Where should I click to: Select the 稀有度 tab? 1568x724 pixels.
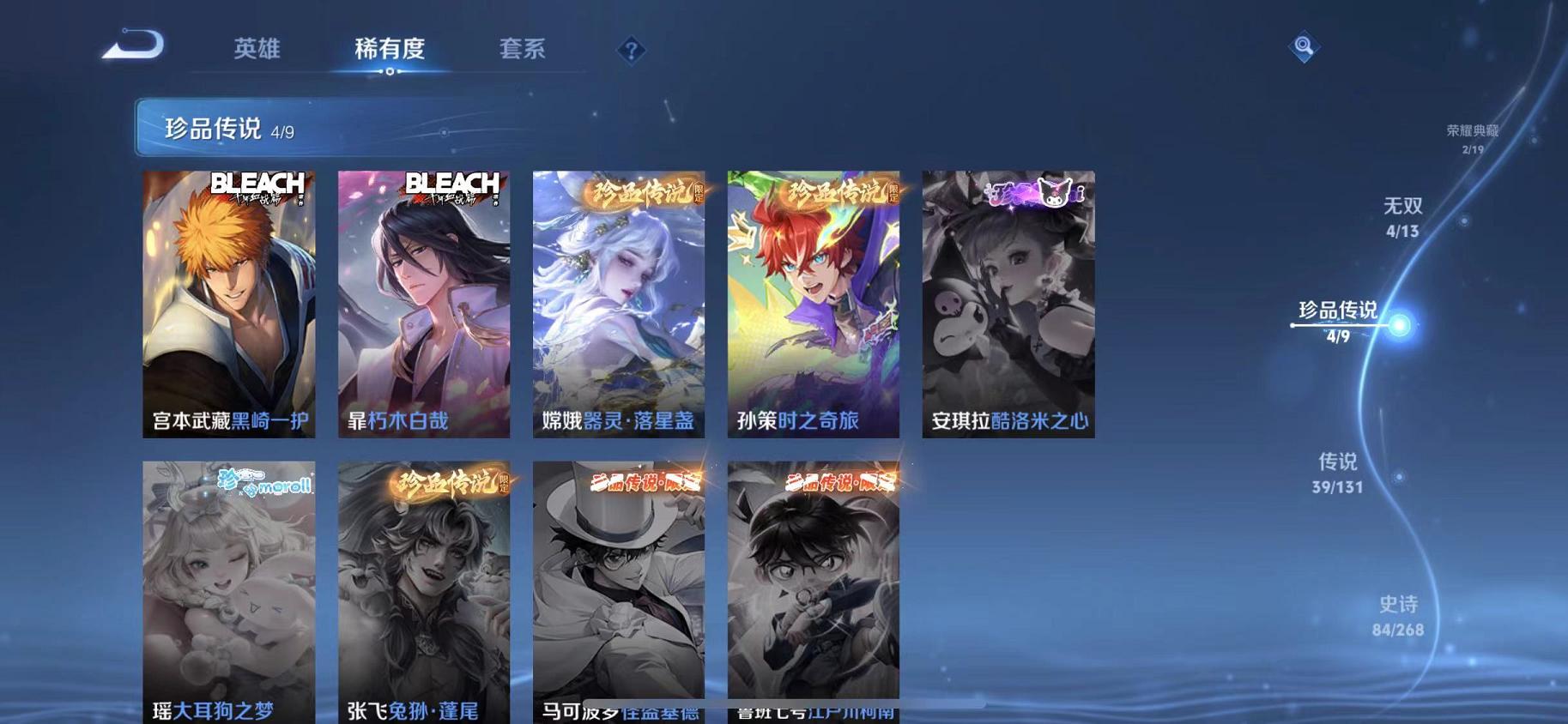click(390, 50)
